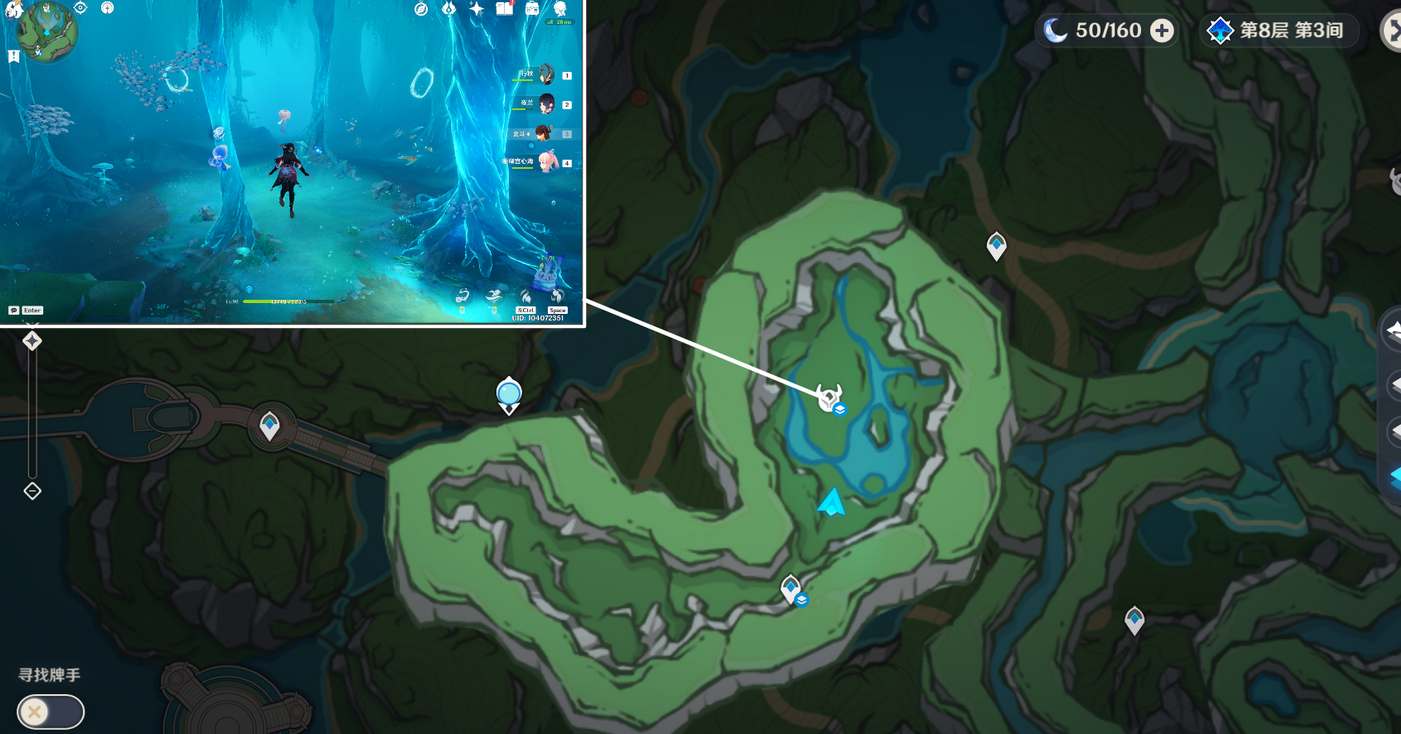
Task: Add Original Resin with the plus button
Action: pyautogui.click(x=1161, y=31)
